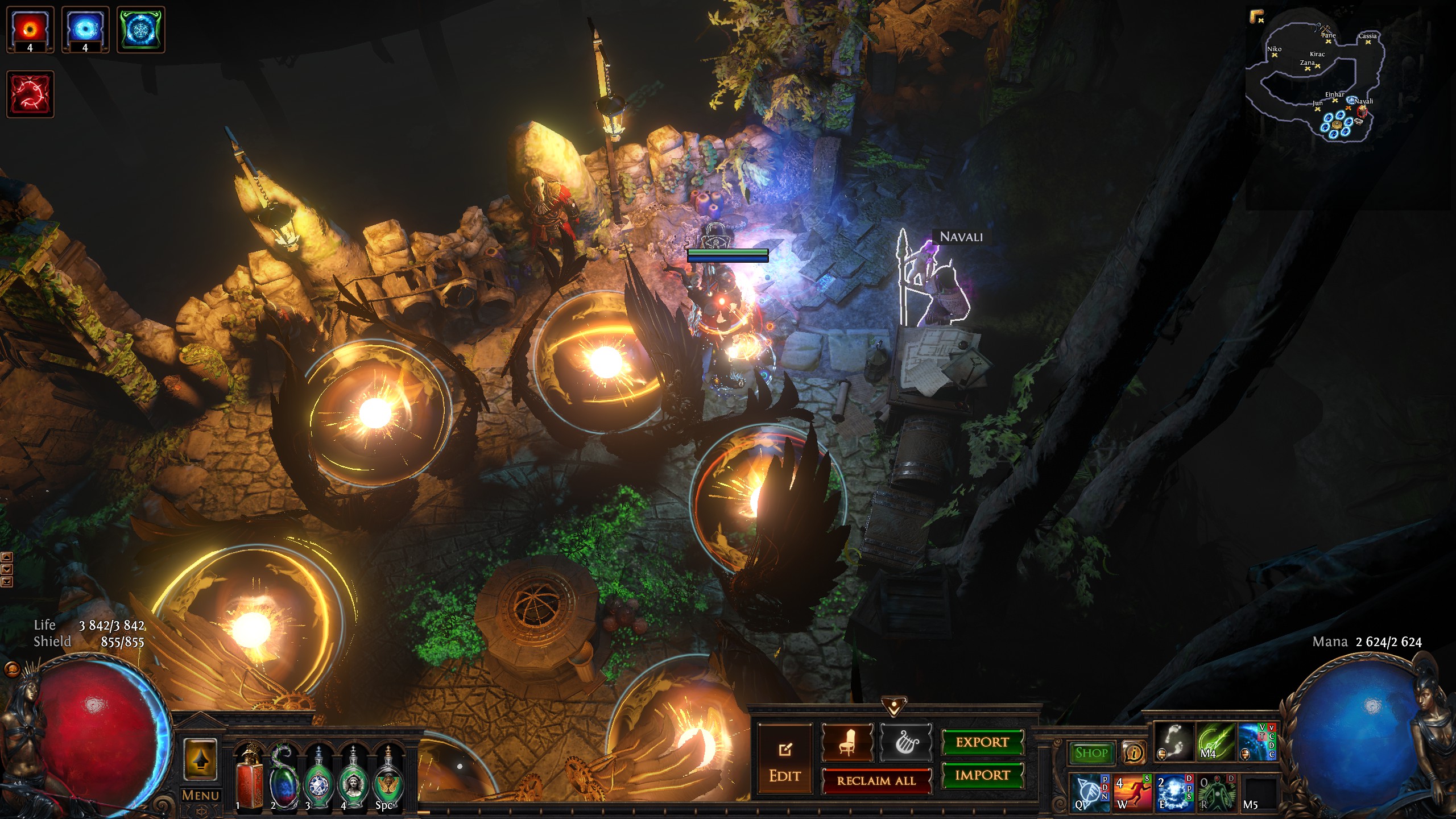
Task: Open the green Shop button
Action: [1091, 753]
